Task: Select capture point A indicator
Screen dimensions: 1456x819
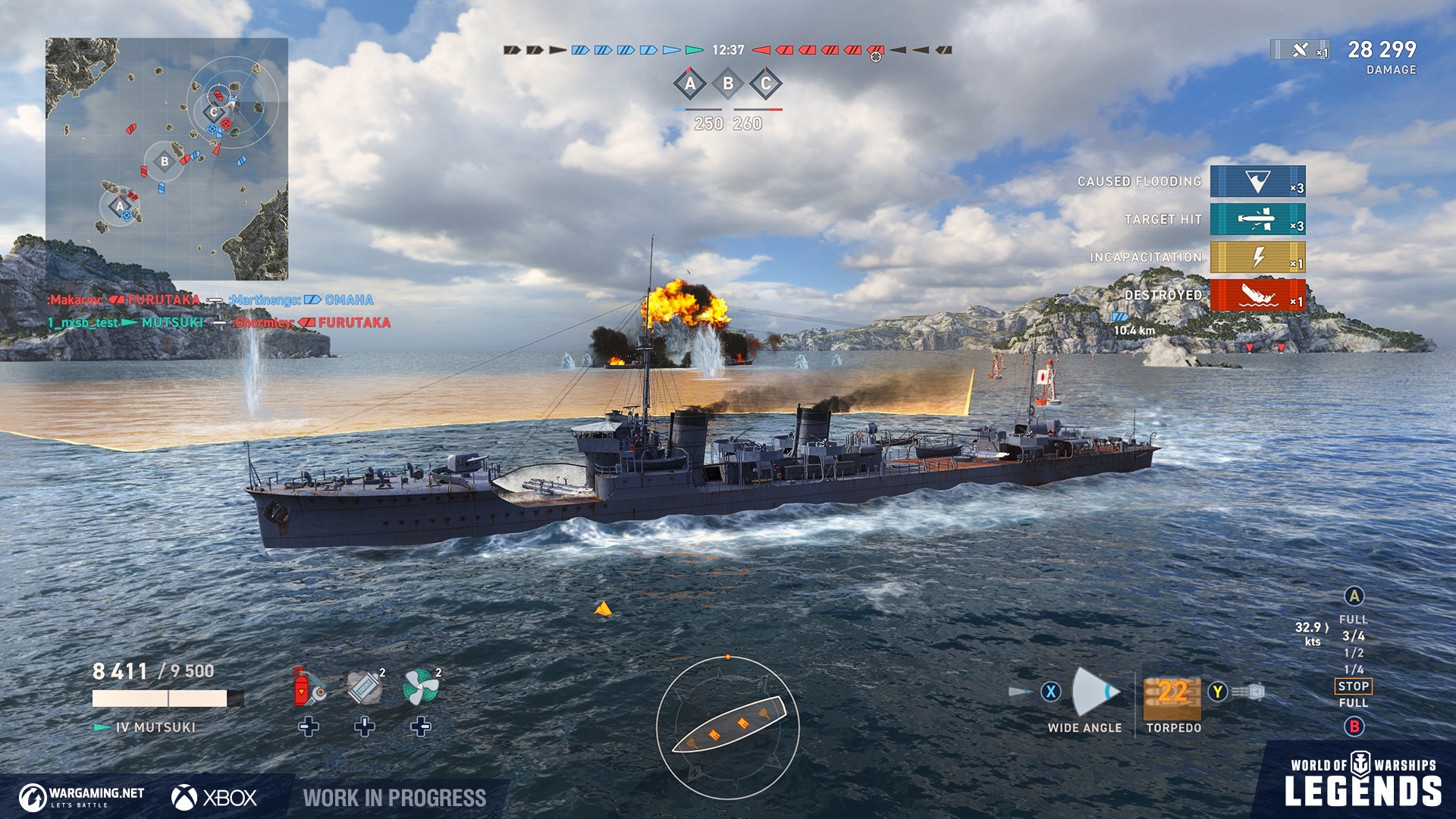Action: 690,83
